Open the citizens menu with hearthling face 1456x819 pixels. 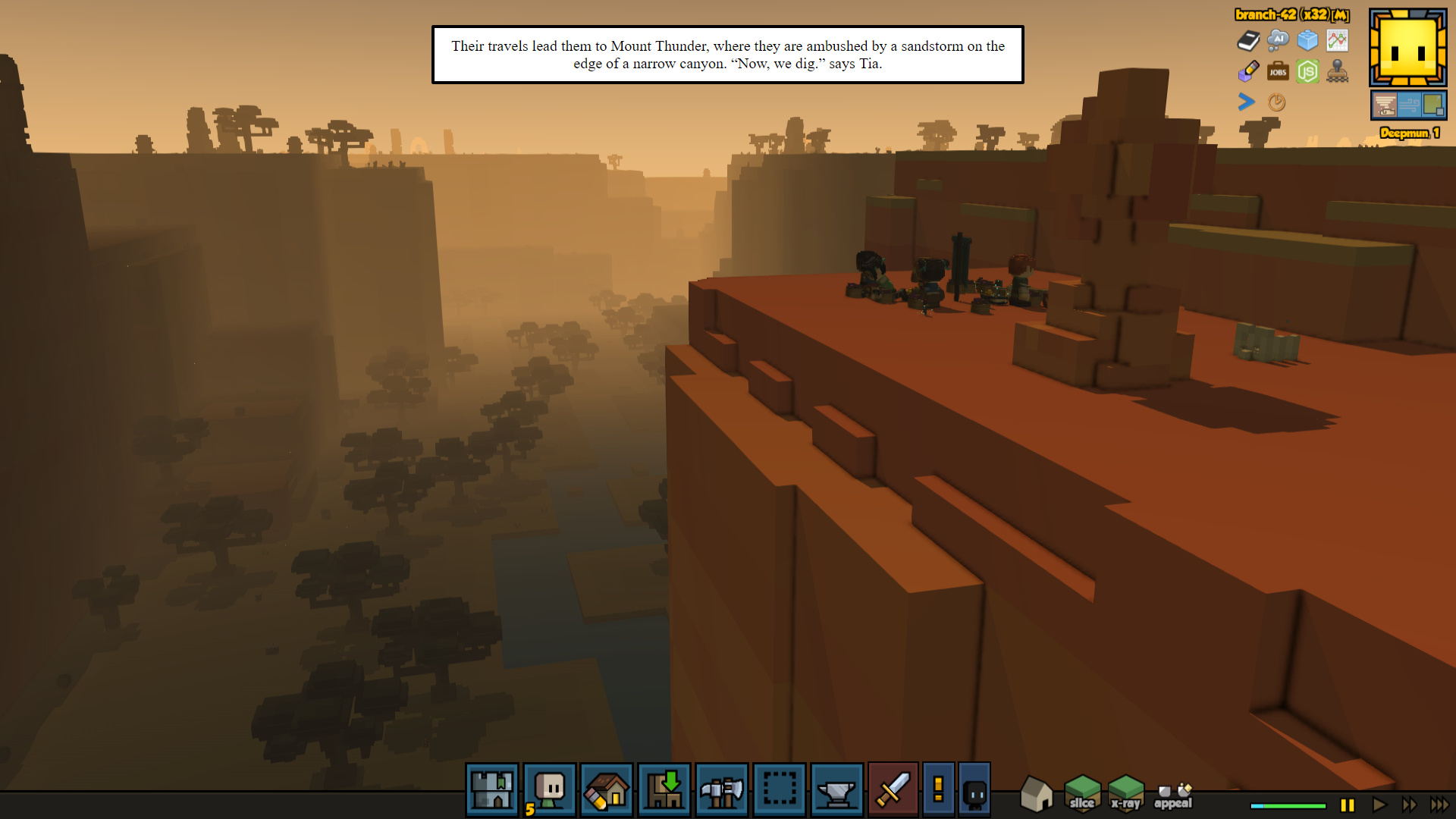pyautogui.click(x=550, y=789)
